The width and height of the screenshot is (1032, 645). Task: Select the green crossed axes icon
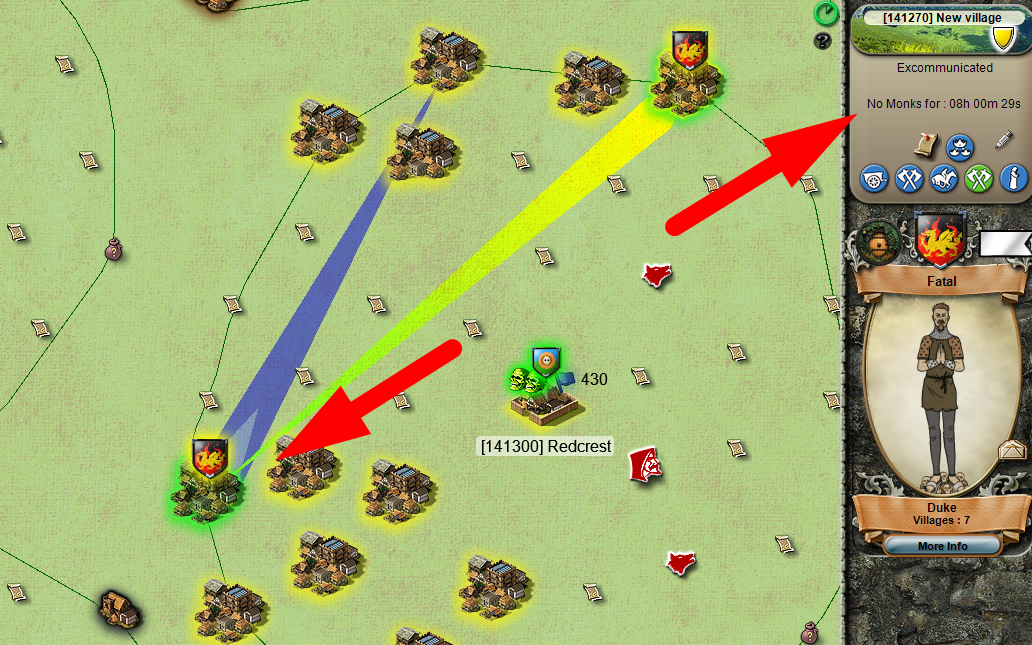click(x=978, y=180)
